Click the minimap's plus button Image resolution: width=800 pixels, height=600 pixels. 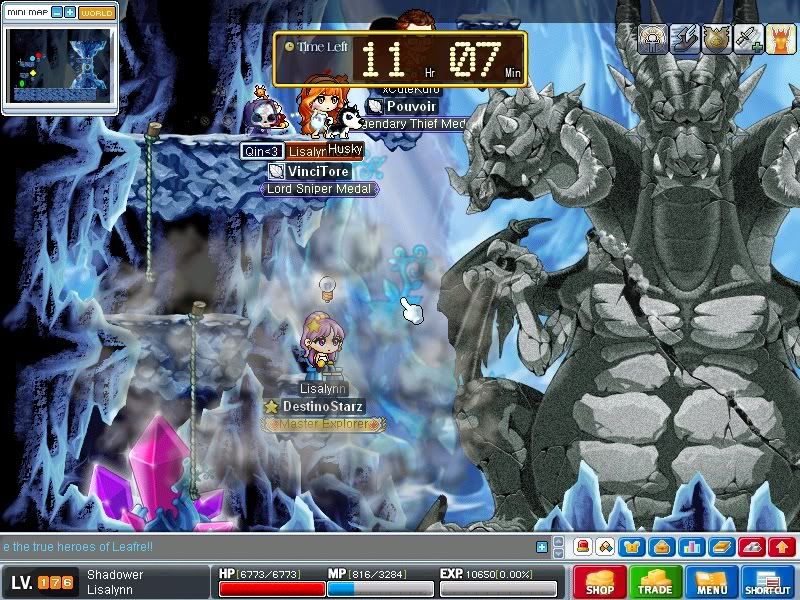tap(70, 13)
